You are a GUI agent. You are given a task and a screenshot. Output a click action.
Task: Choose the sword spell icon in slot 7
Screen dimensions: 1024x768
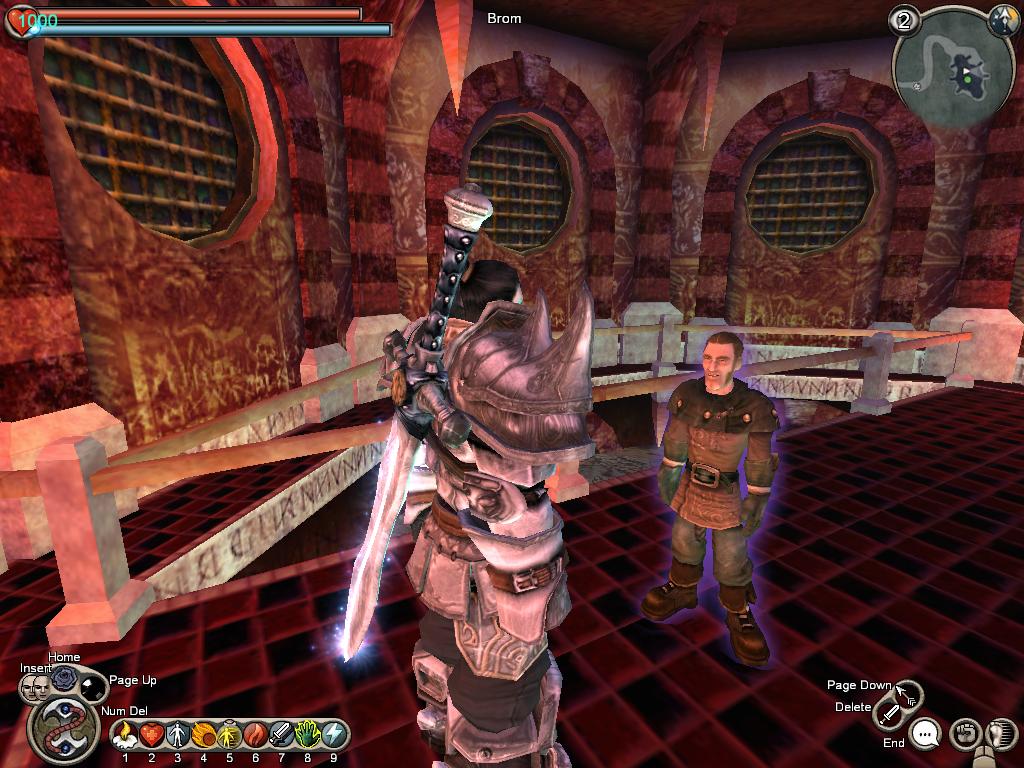(x=281, y=735)
